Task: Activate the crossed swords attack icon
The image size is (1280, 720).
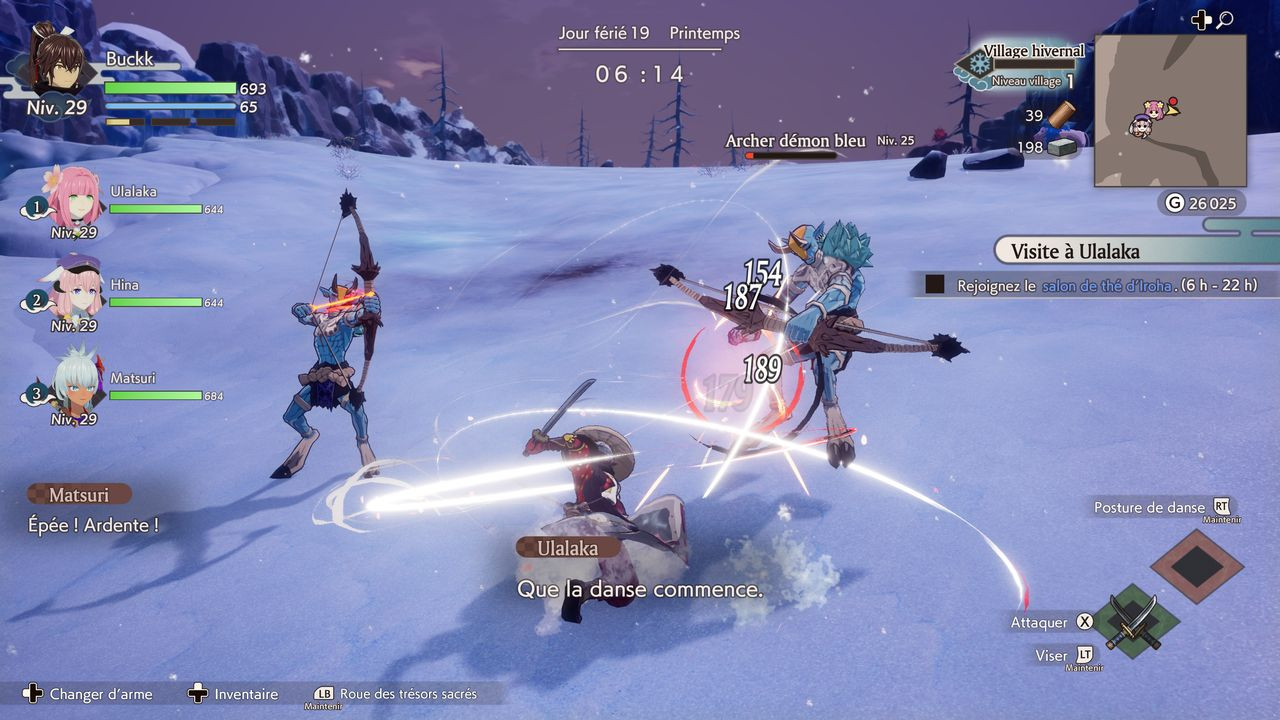Action: [1132, 621]
